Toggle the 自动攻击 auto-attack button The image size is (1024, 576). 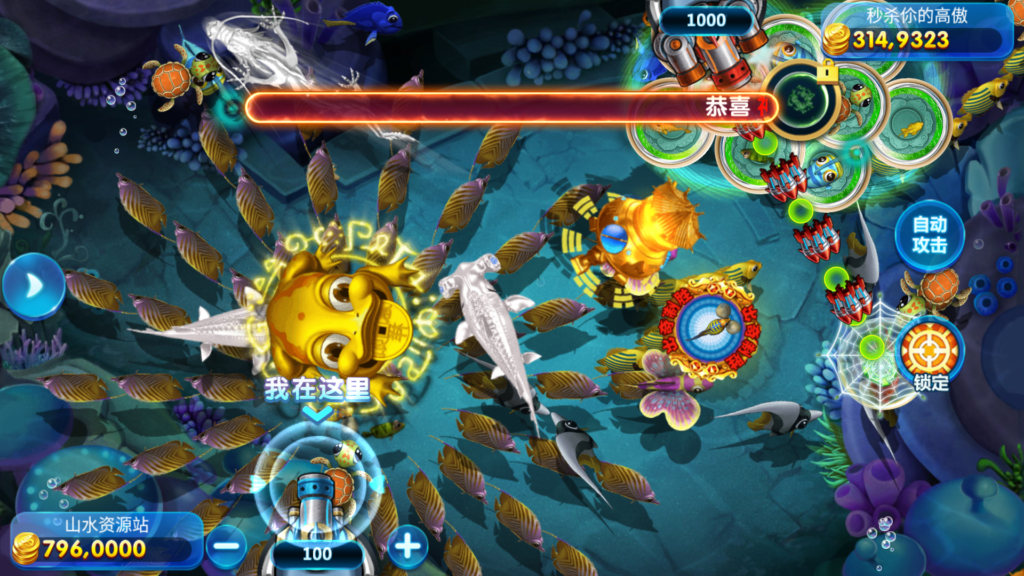click(929, 235)
